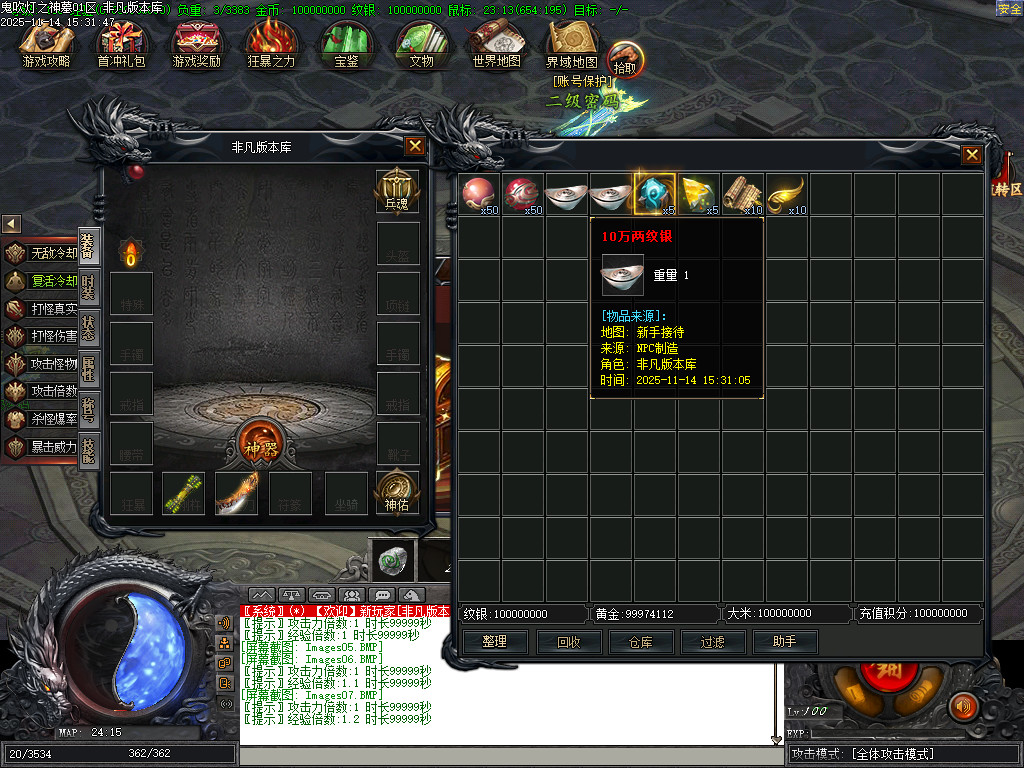Open the 宝鉴 menu icon
The width and height of the screenshot is (1024, 768).
(346, 45)
